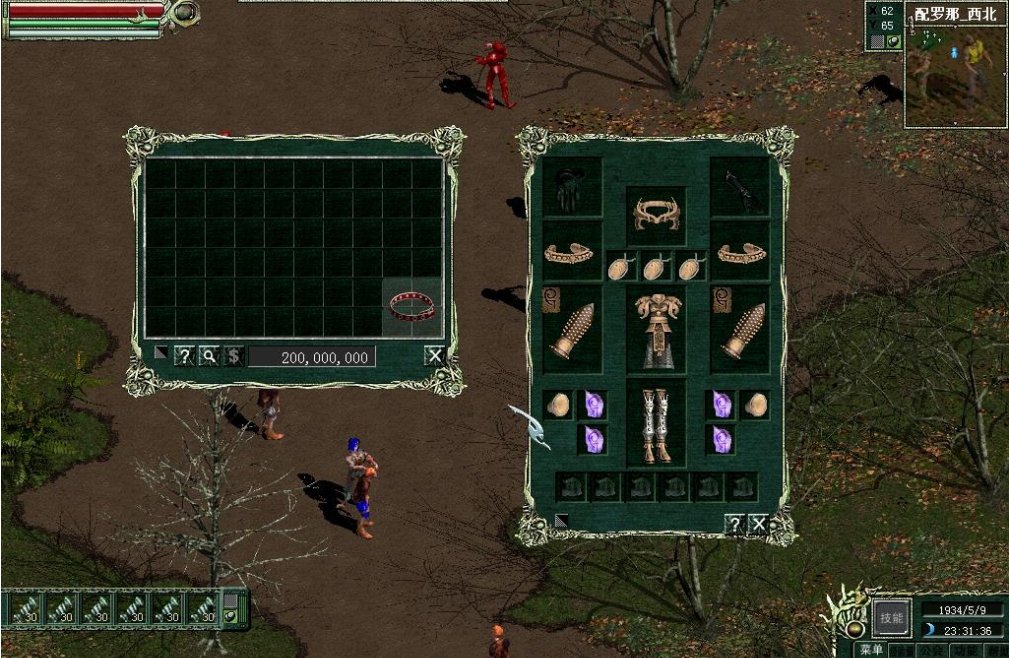The width and height of the screenshot is (1009, 658).
Task: Open the inventory help question mark
Action: coord(184,356)
